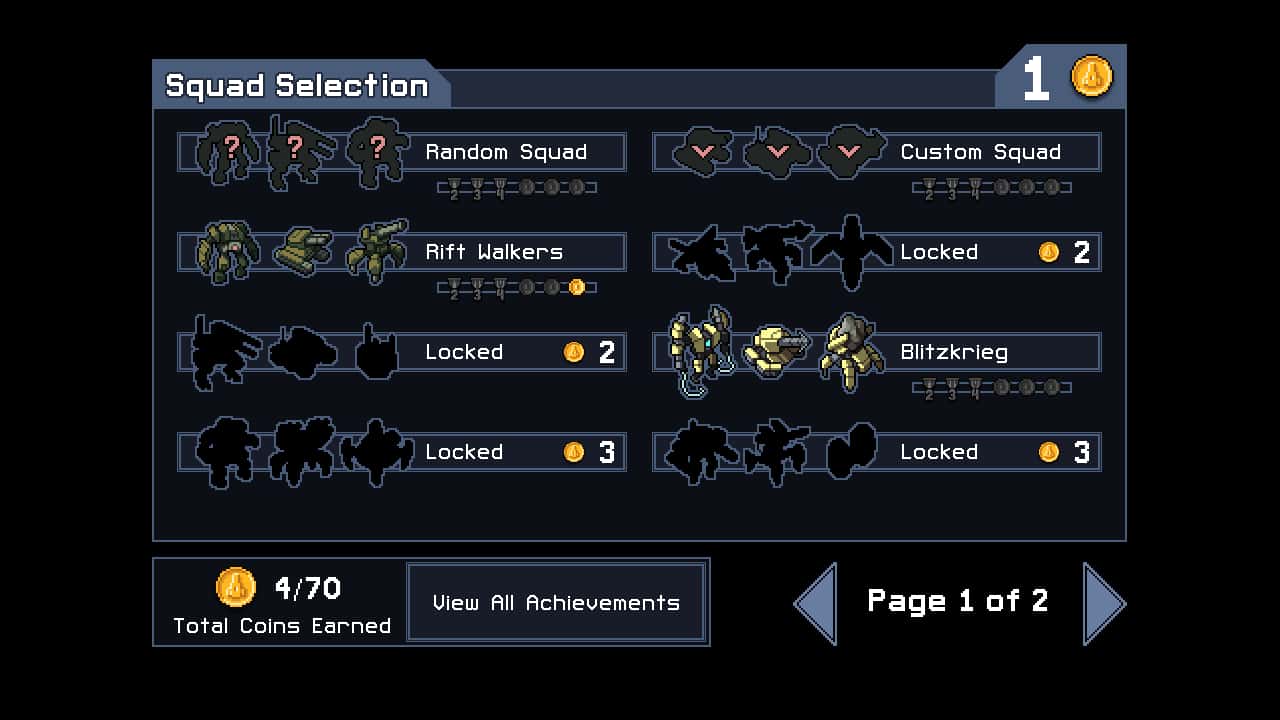Open the middle Custom Squad slot chevron
Image resolution: width=1280 pixels, height=720 pixels.
775,150
